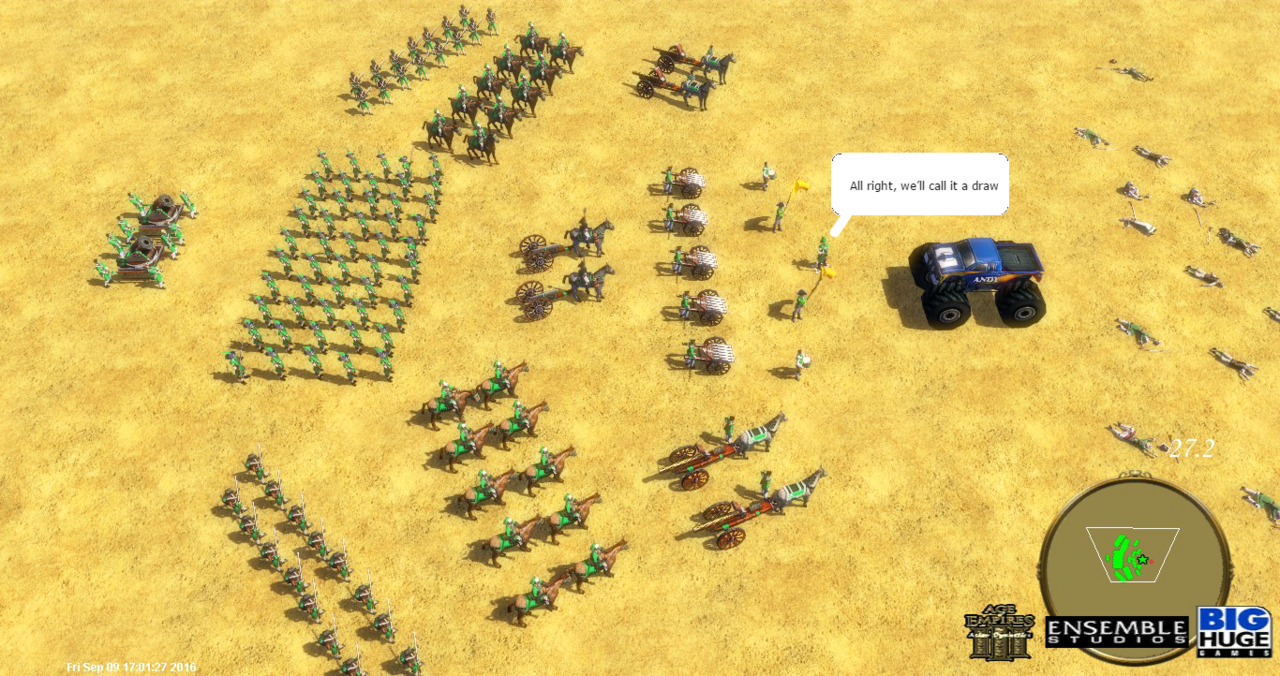Click the circular minimap

(1133, 560)
